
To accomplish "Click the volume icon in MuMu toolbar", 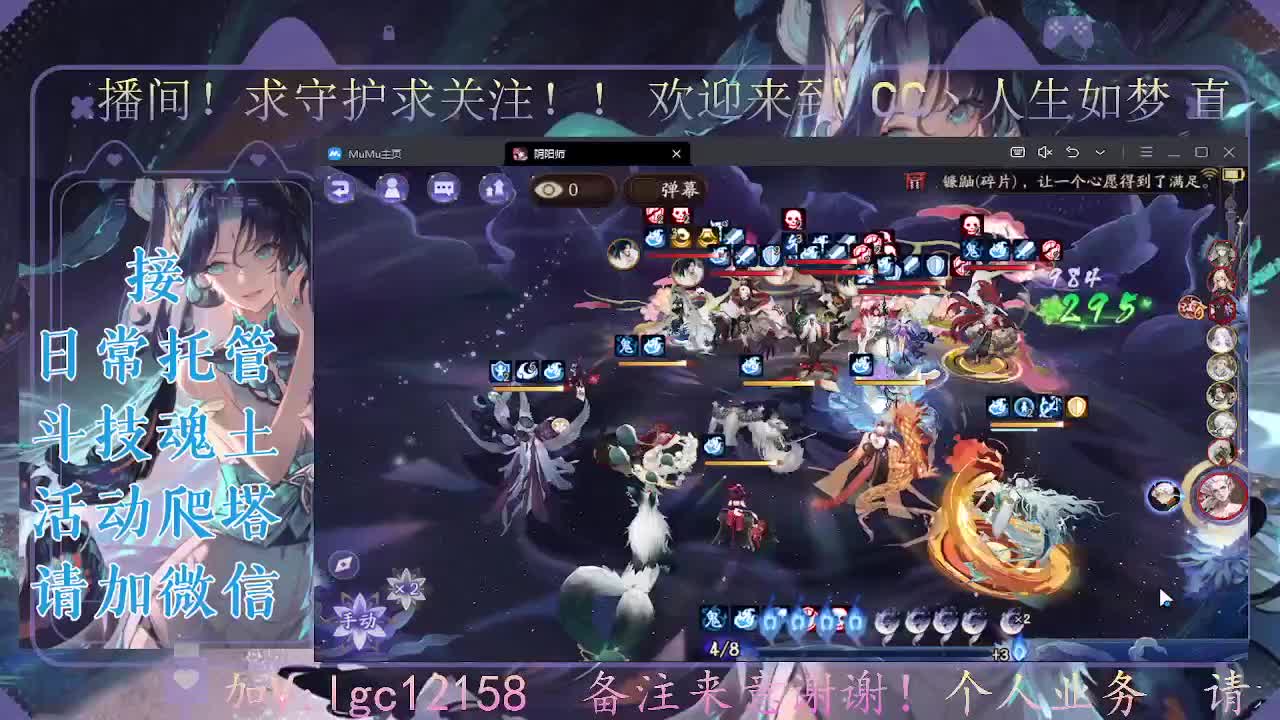I will pyautogui.click(x=1043, y=151).
